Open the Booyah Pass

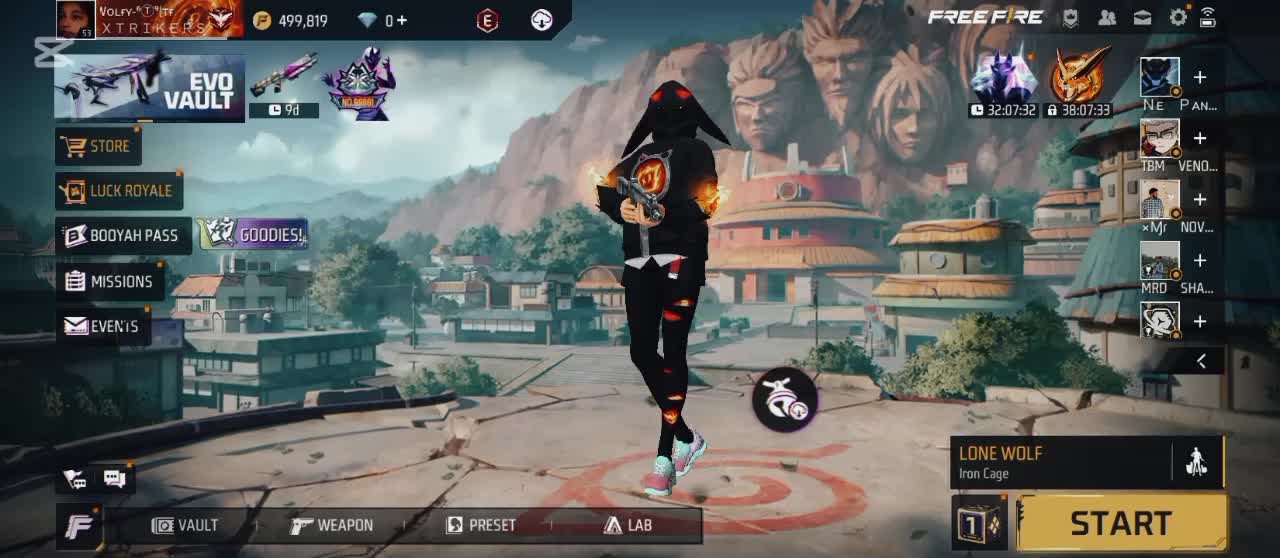pyautogui.click(x=122, y=236)
